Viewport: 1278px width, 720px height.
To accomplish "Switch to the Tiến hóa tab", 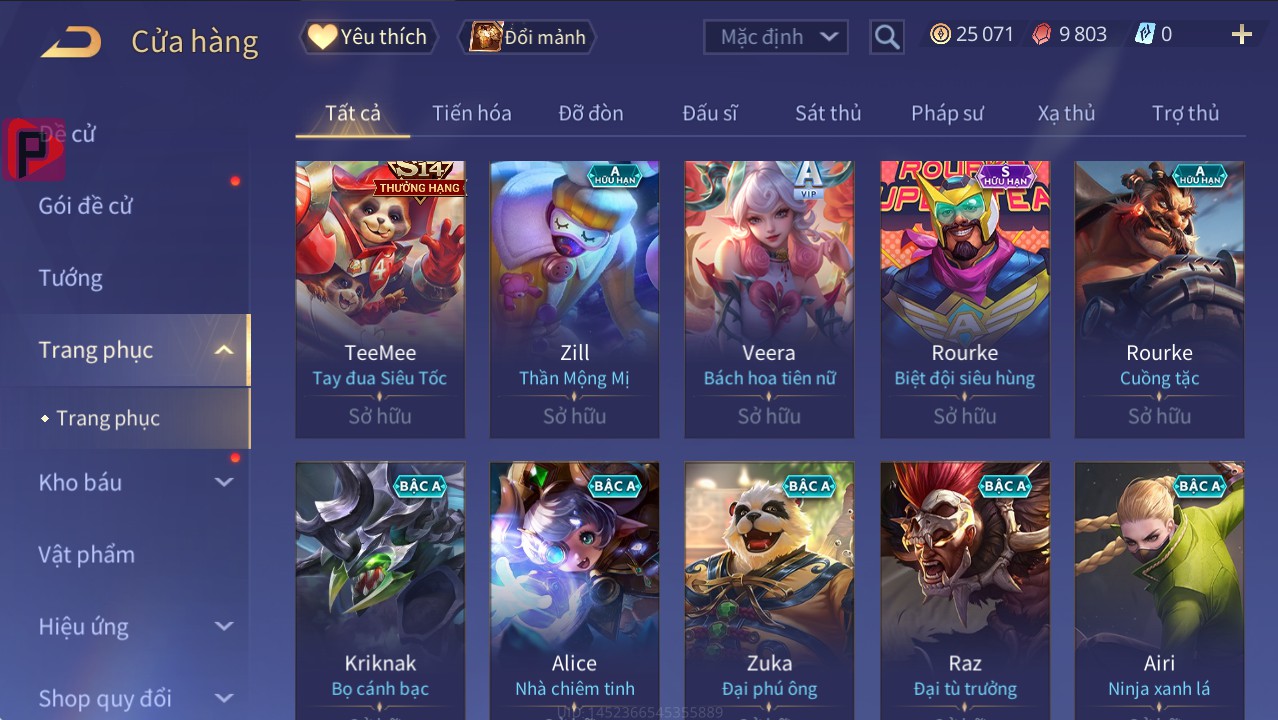I will pos(472,113).
